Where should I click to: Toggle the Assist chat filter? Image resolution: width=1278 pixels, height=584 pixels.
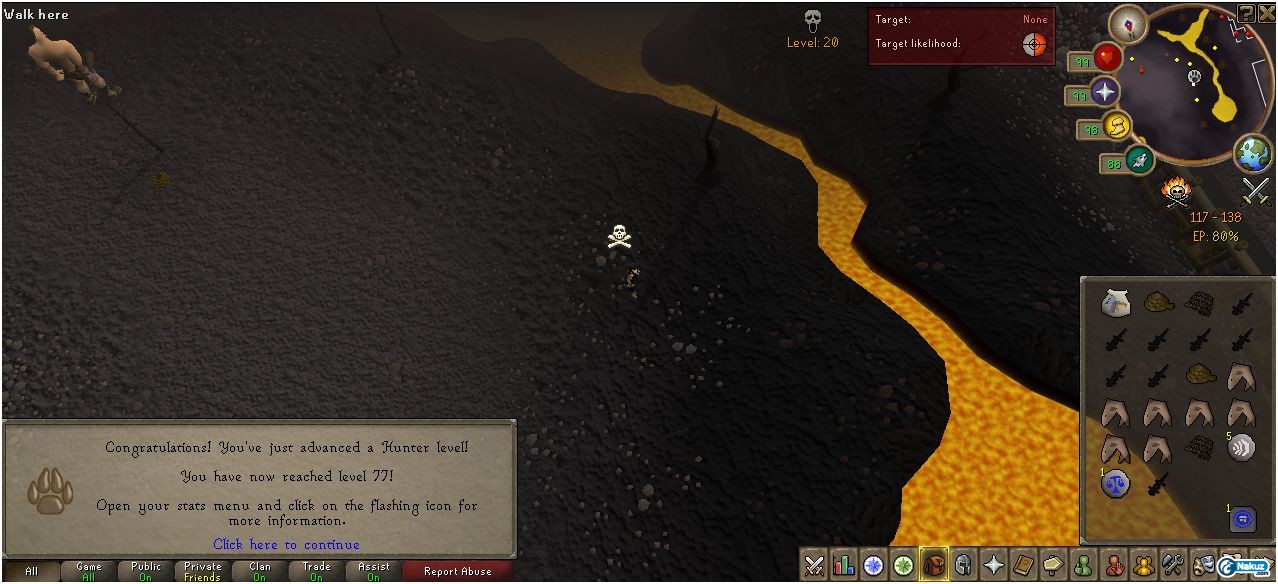point(374,571)
